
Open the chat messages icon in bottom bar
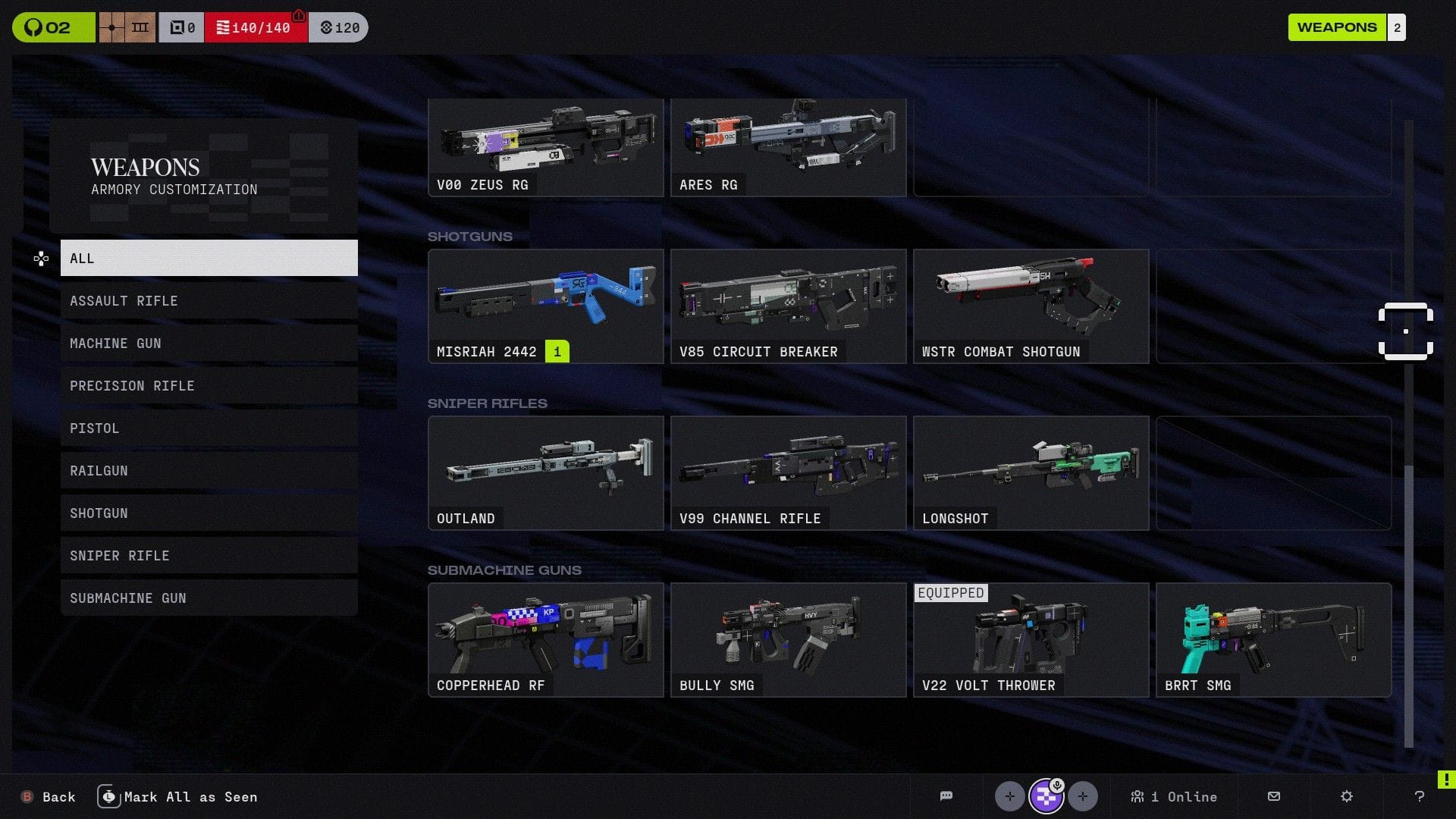coord(945,796)
